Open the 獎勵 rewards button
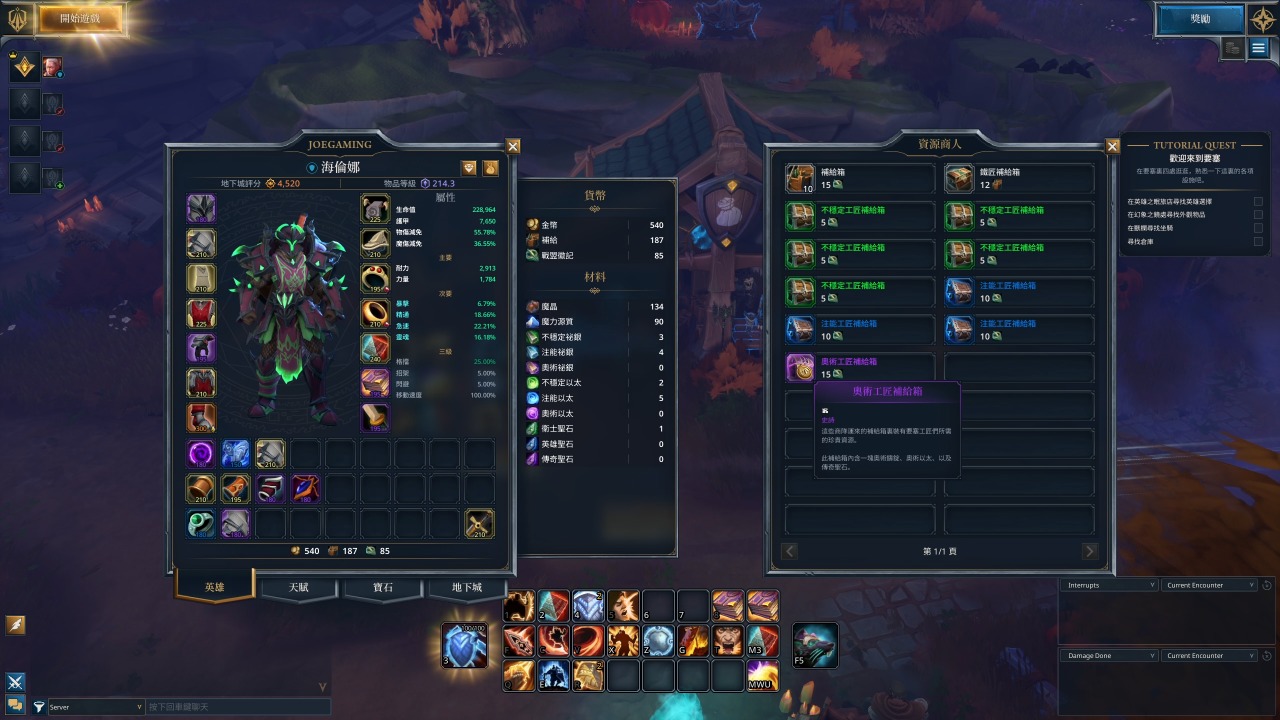Screen dimensions: 1280x720 tap(1200, 18)
